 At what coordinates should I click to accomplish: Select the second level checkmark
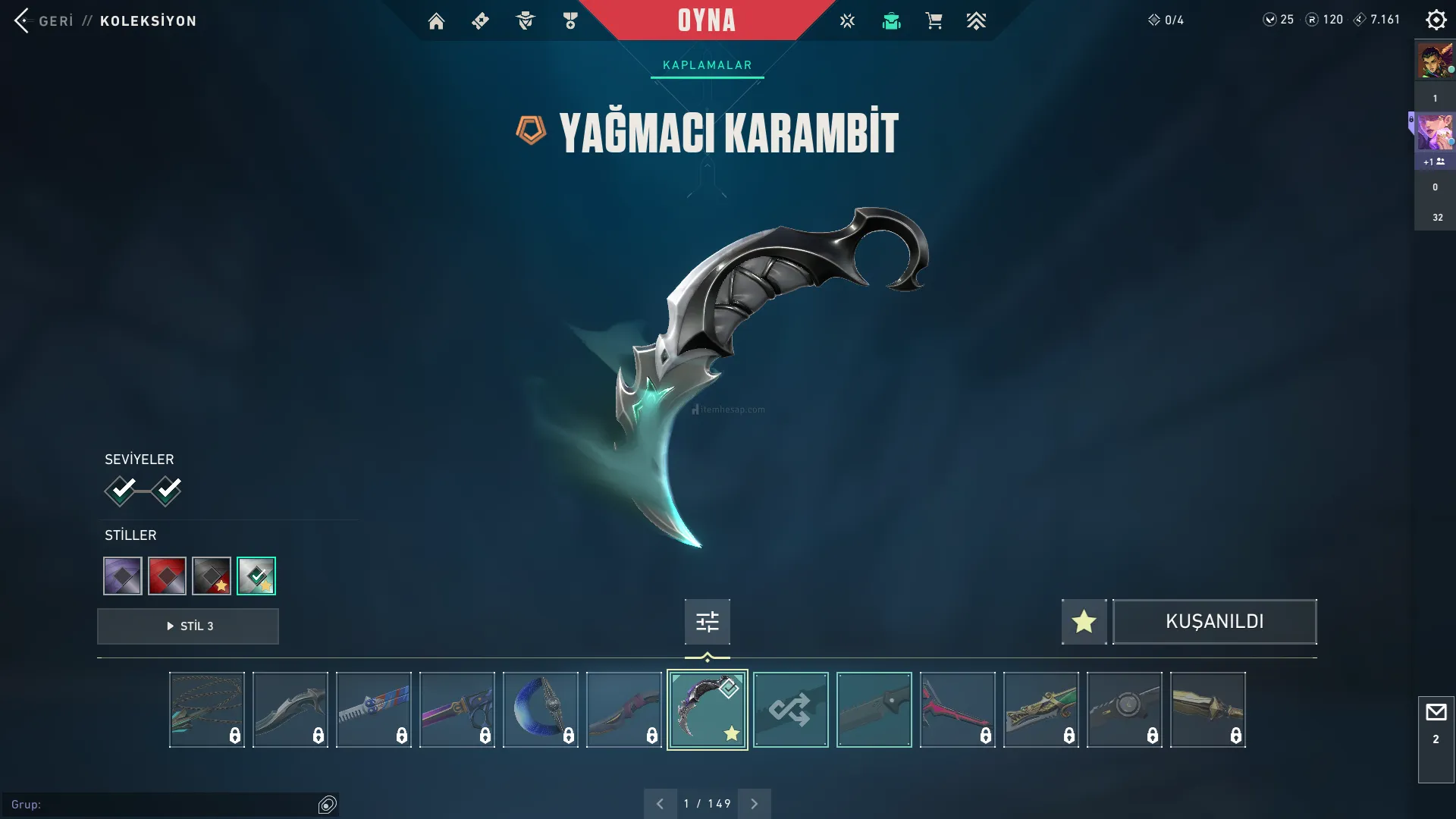[x=166, y=491]
